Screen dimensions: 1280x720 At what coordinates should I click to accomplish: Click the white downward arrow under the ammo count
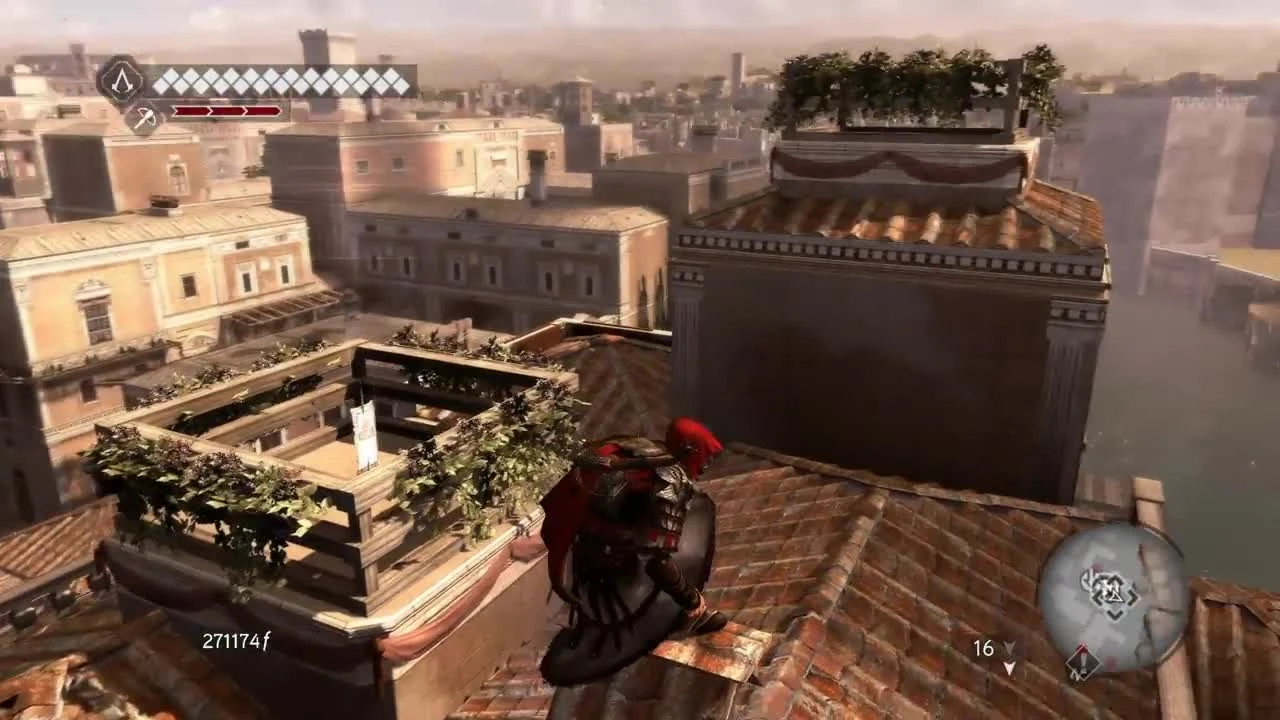click(x=1009, y=668)
